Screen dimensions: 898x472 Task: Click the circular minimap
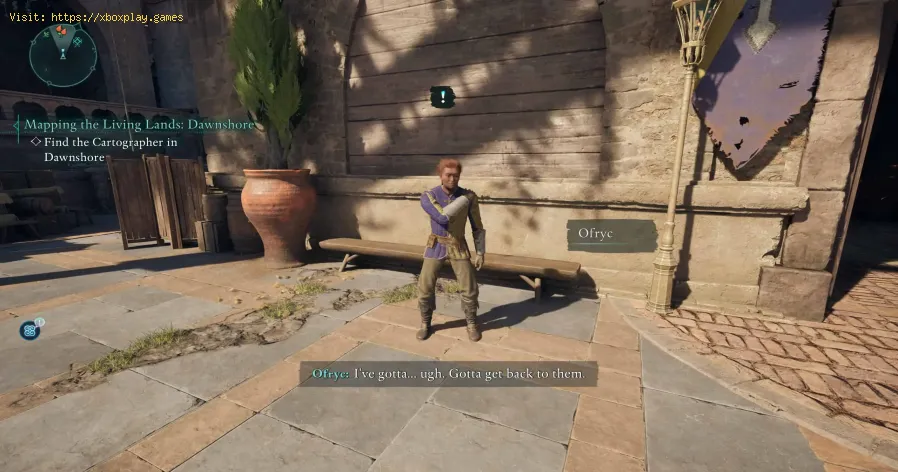(x=63, y=54)
